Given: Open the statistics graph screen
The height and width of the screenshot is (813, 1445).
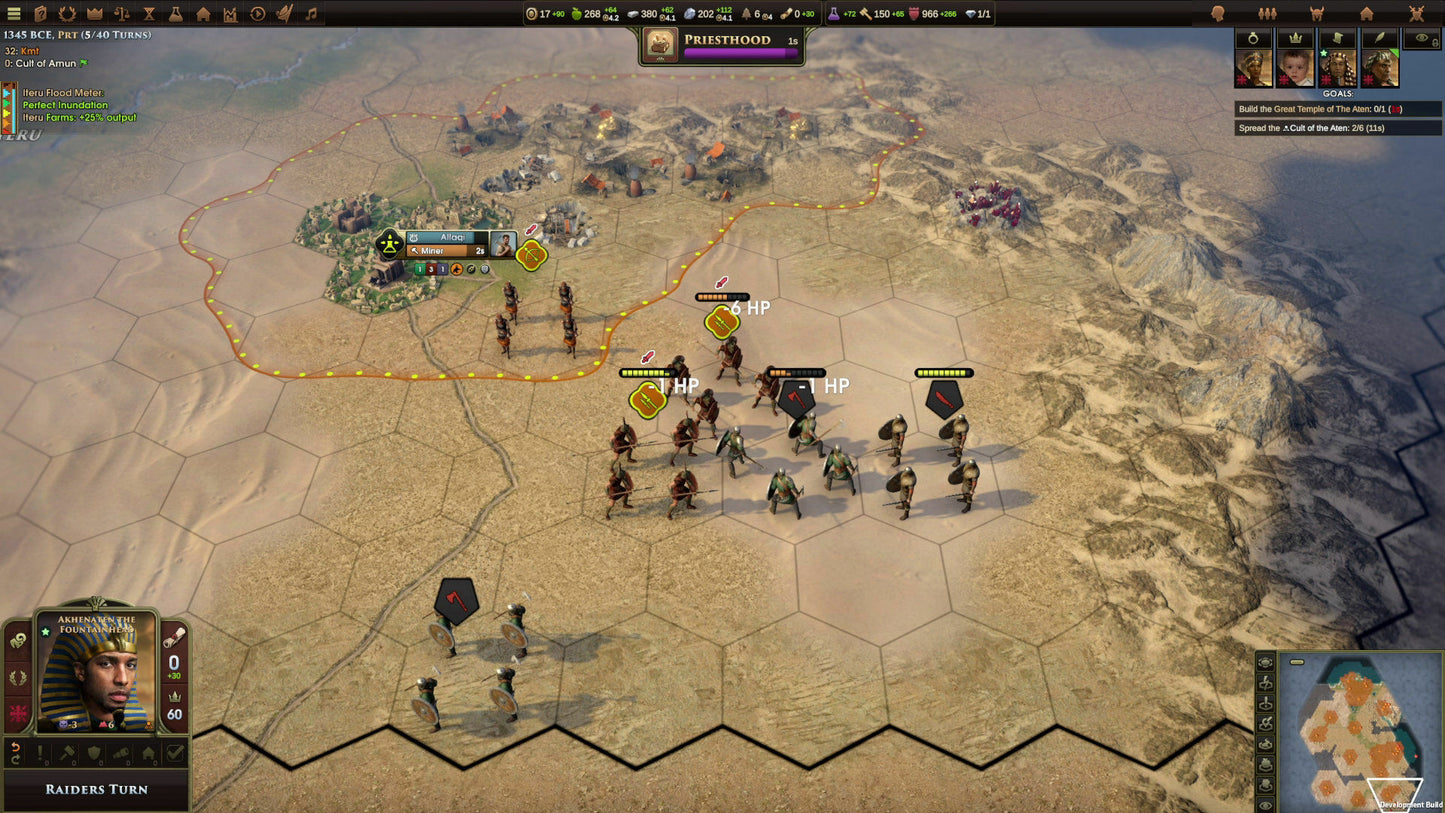Looking at the screenshot, I should coord(231,14).
